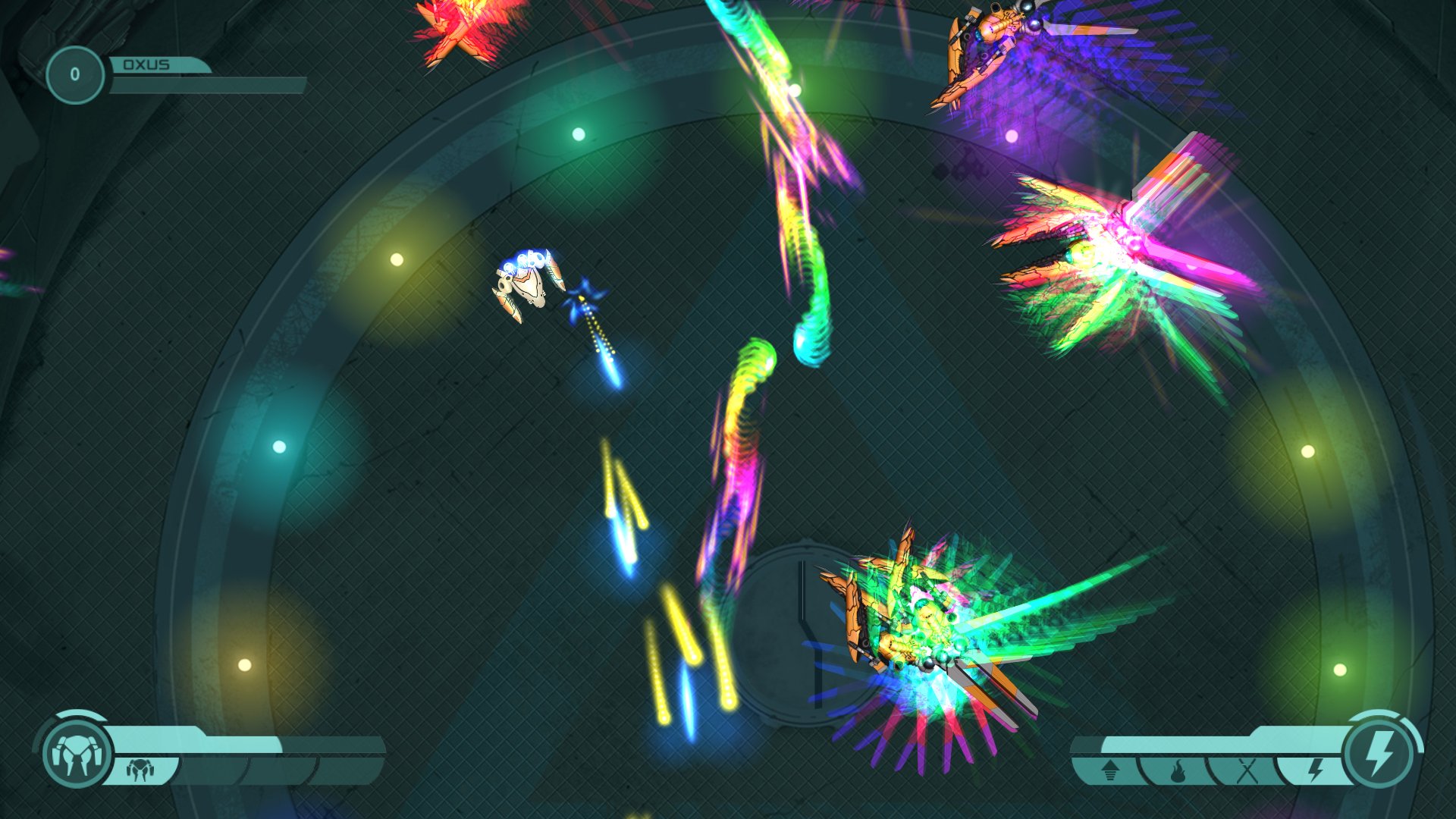Image resolution: width=1456 pixels, height=819 pixels.
Task: Click the glowing green orb on arena ring
Action: click(580, 133)
